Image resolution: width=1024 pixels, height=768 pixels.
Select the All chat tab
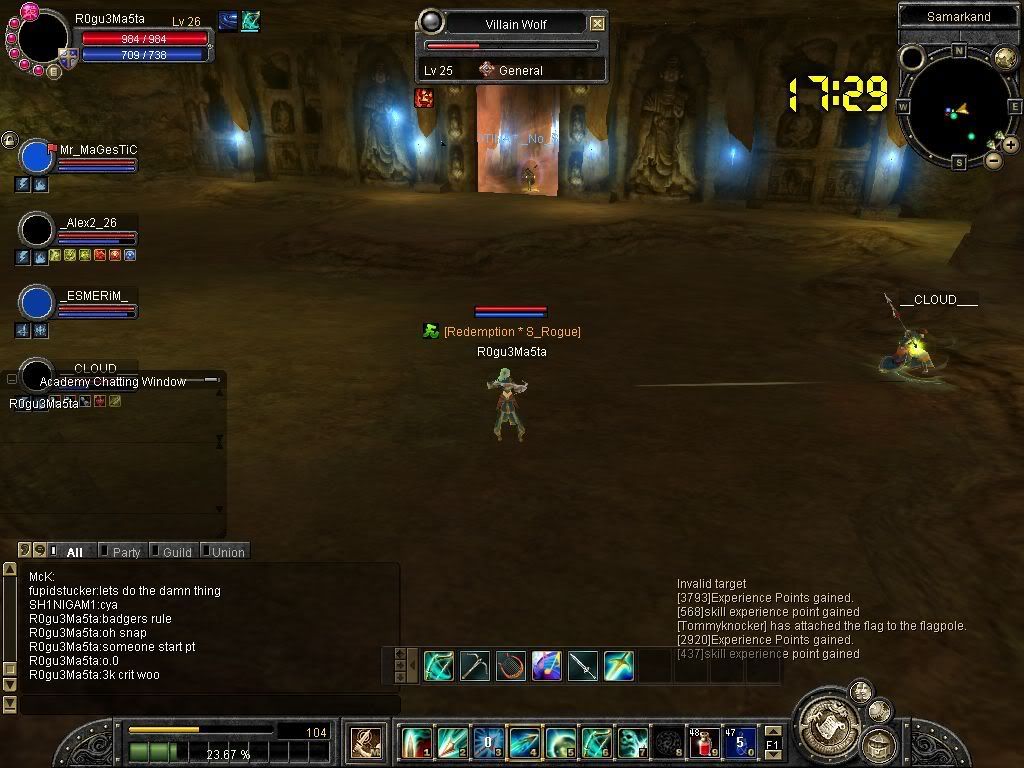click(74, 552)
